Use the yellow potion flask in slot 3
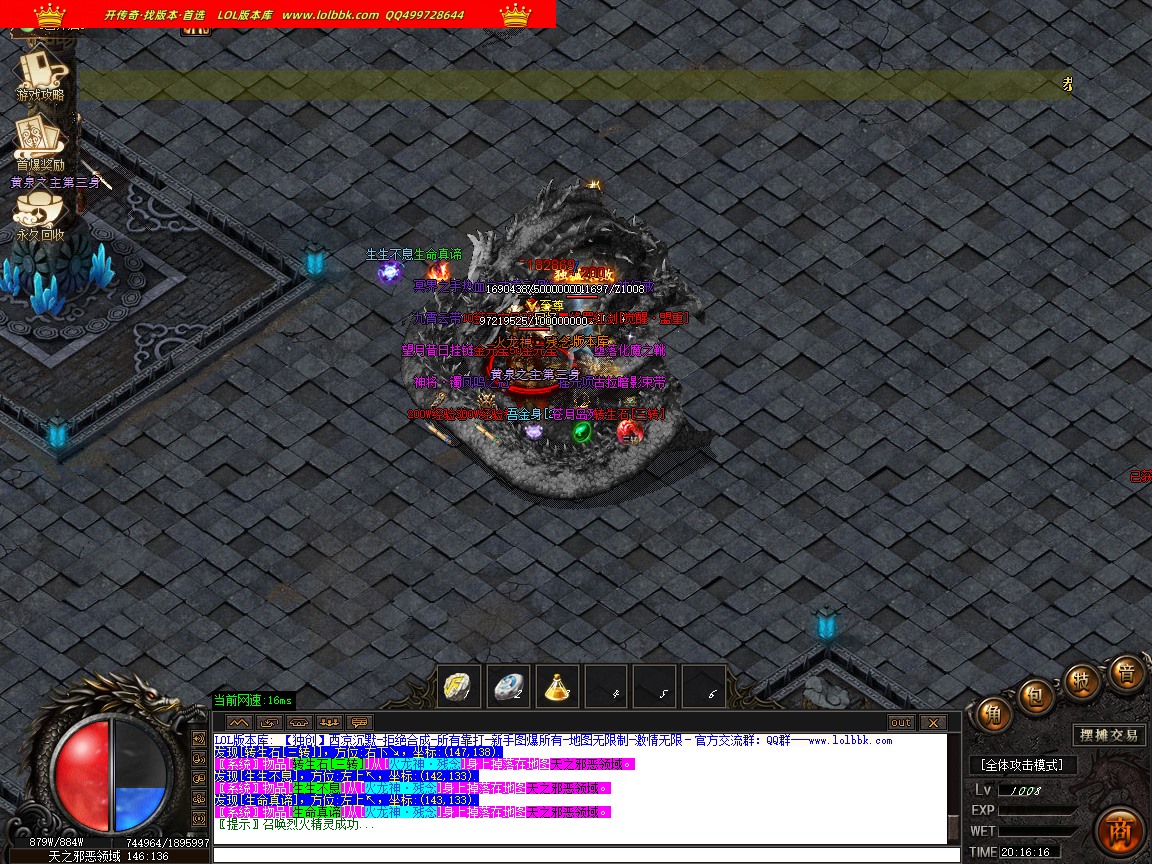 coord(557,687)
